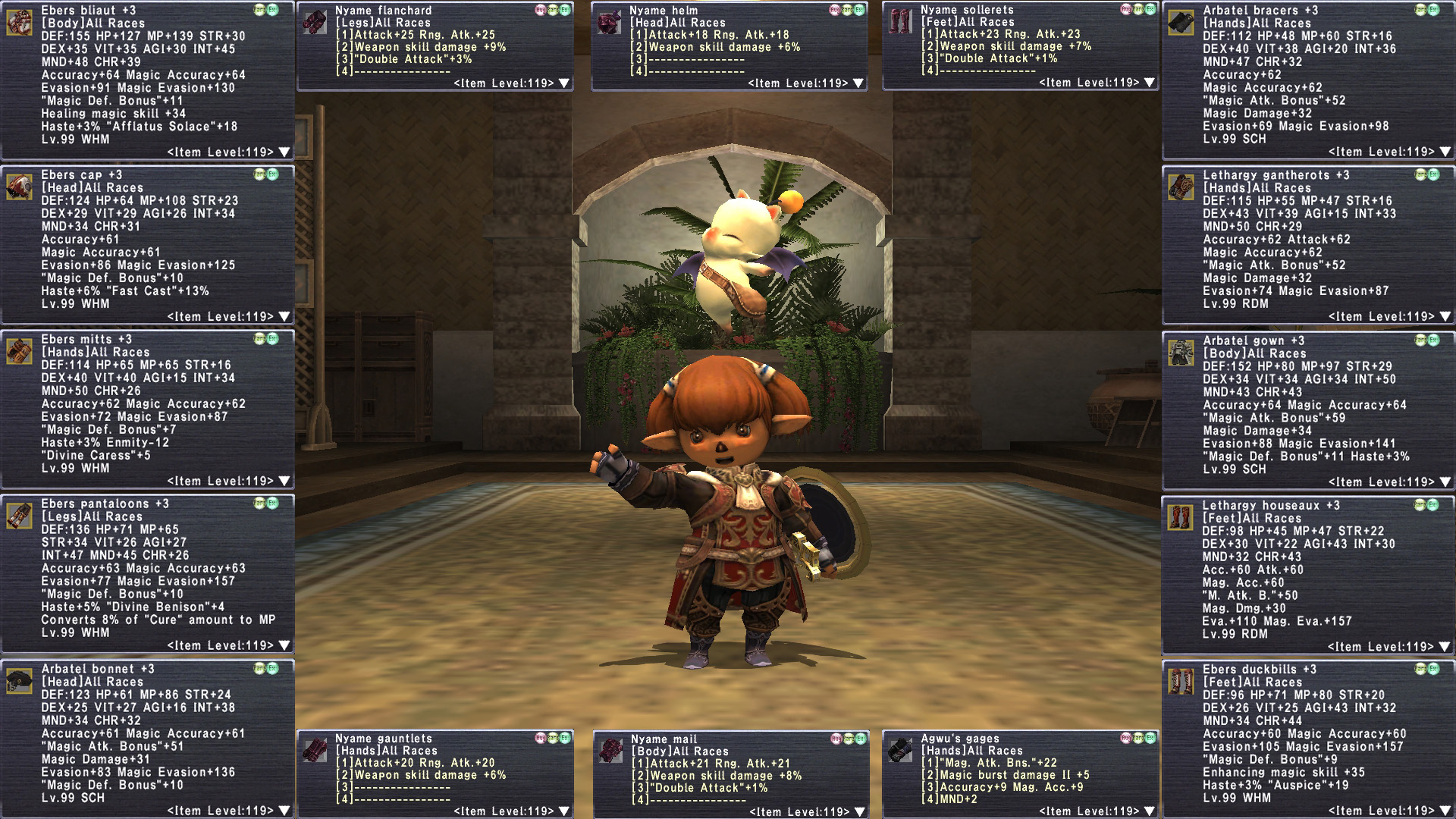Toggle the Nyame helm item level arrow
Viewport: 1456px width, 819px height.
[858, 83]
